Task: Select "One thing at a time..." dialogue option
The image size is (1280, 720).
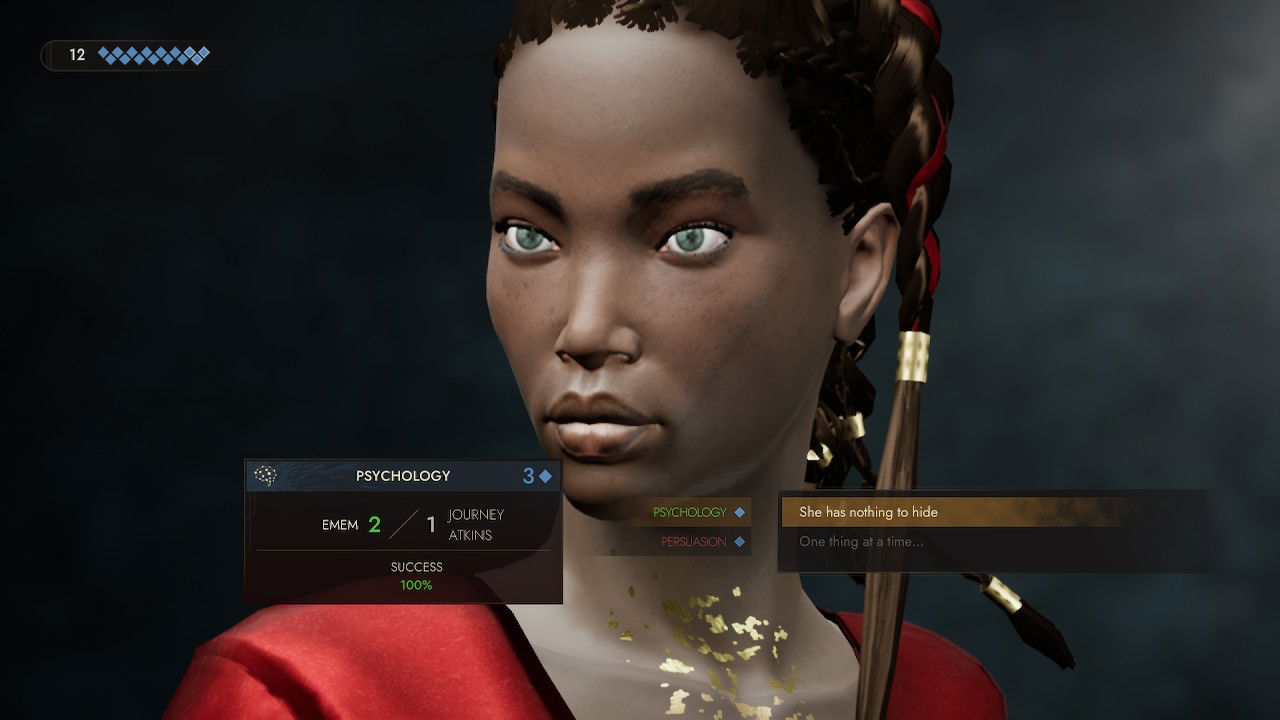Action: [861, 542]
